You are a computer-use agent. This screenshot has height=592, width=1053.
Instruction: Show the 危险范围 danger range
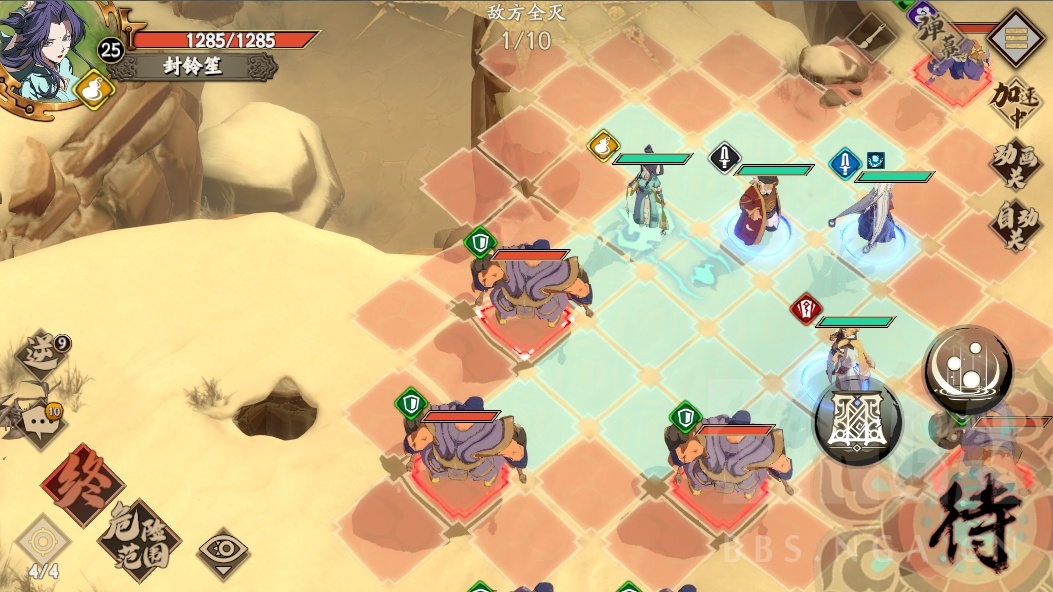[139, 539]
